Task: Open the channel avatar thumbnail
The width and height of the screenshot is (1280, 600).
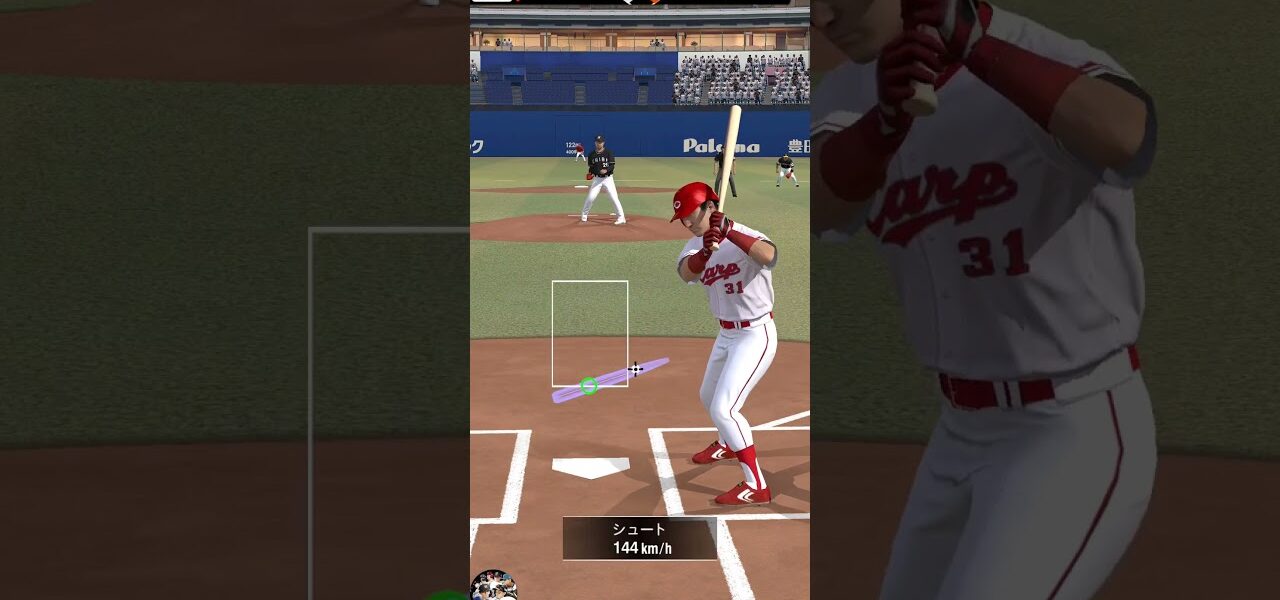Action: [x=493, y=586]
